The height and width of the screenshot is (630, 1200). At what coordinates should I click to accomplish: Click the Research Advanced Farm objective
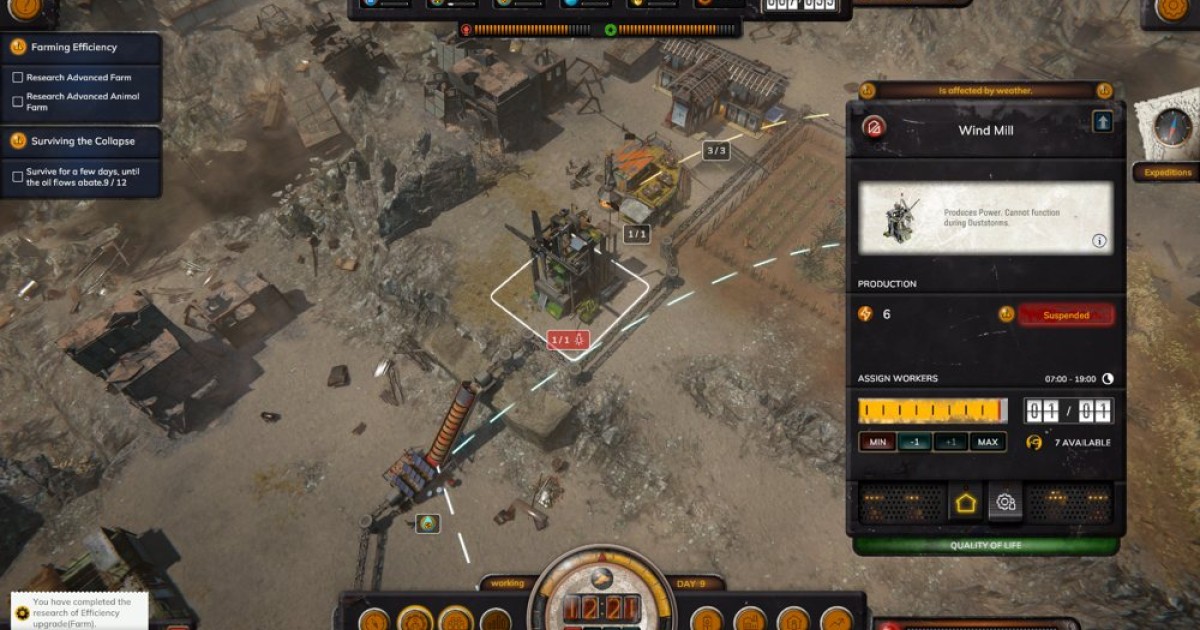[x=78, y=77]
